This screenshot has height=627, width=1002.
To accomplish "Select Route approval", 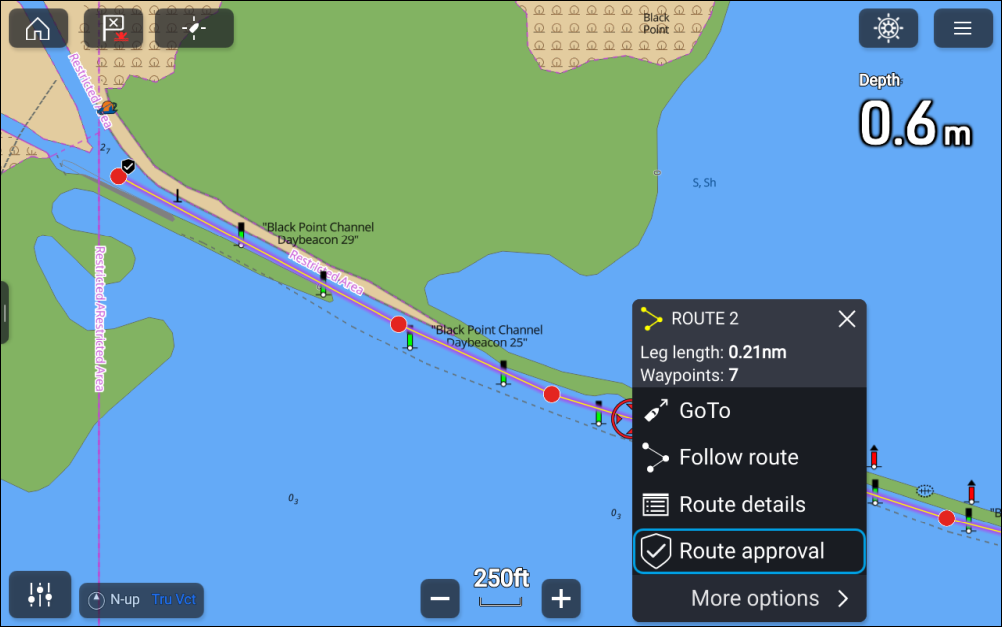I will (x=749, y=552).
